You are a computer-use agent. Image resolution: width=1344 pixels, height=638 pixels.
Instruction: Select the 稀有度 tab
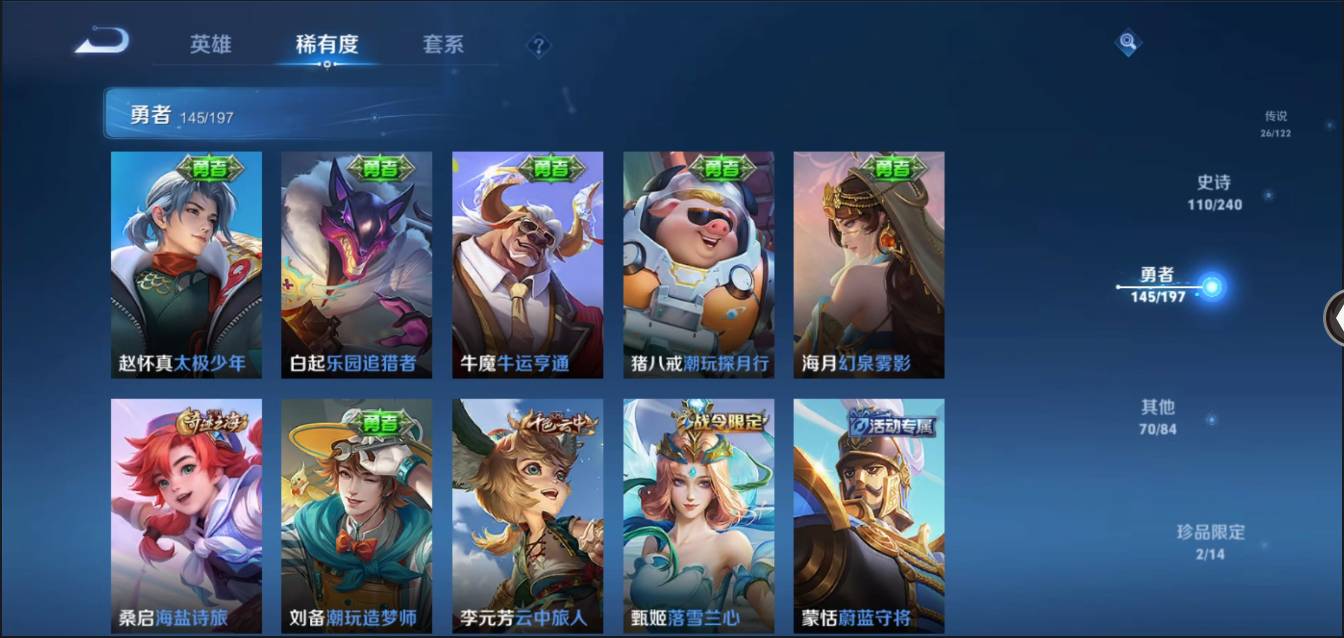(x=326, y=45)
